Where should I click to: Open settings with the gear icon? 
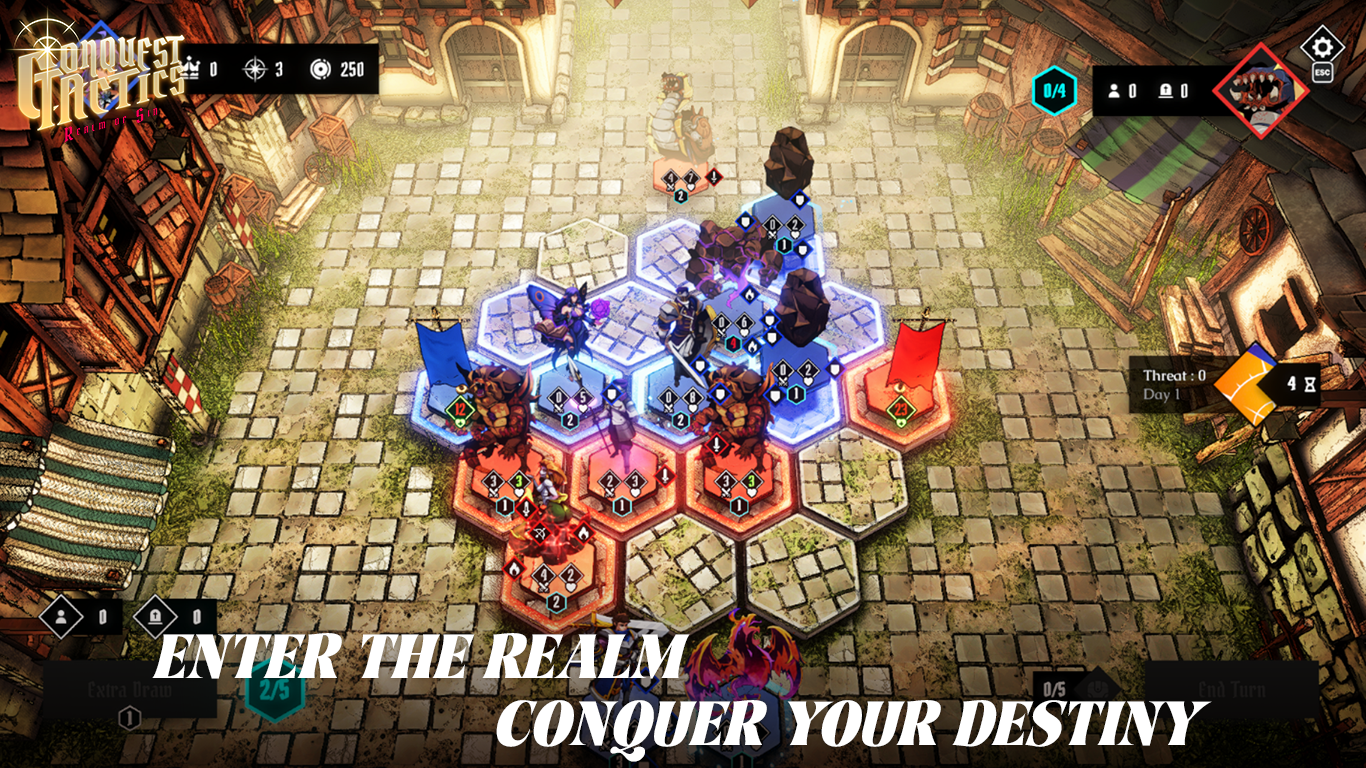tap(1322, 47)
